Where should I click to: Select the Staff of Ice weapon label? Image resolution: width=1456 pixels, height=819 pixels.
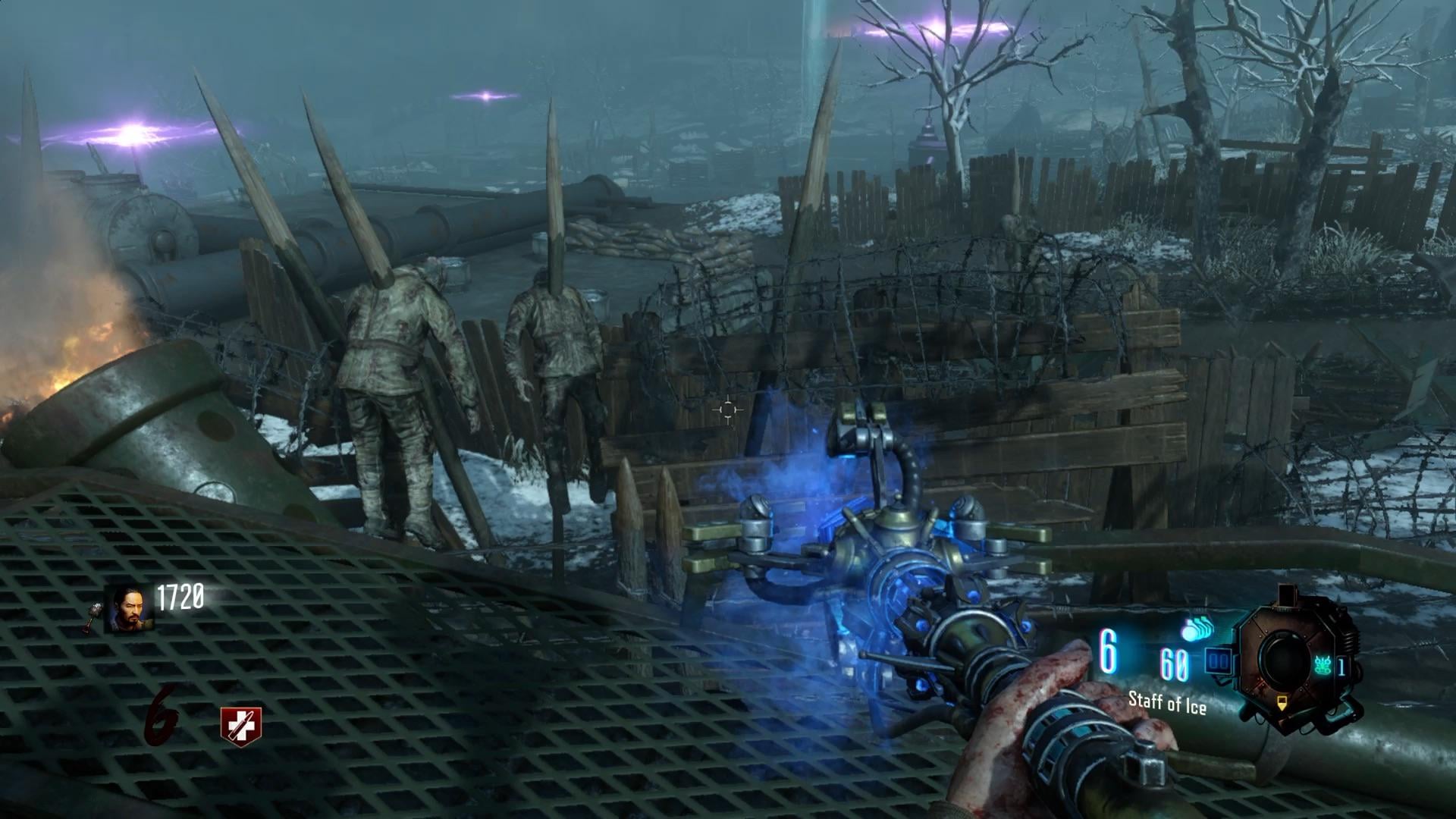click(1167, 702)
